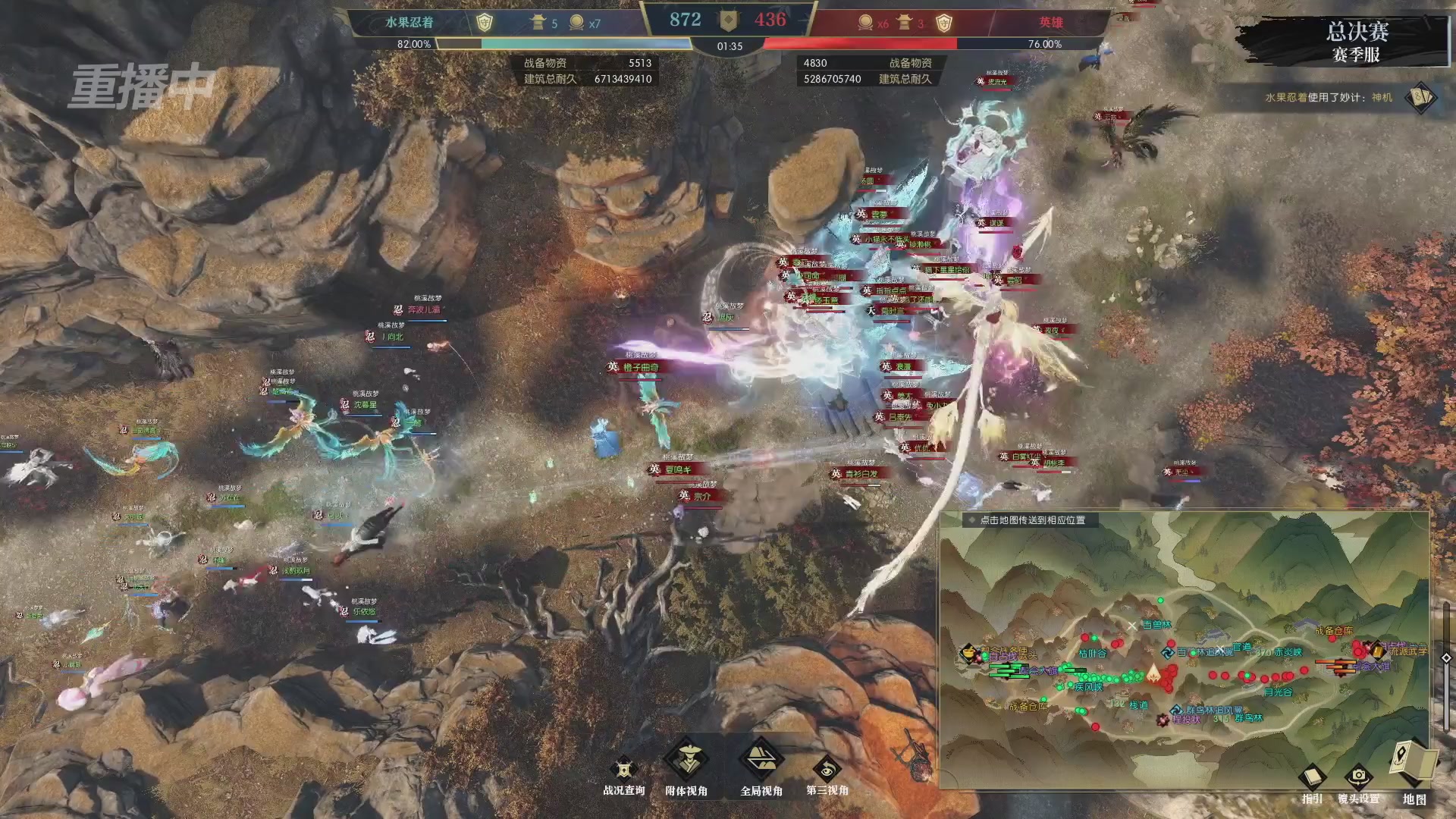The width and height of the screenshot is (1456, 819).
Task: Switch to 附体视角 possession view
Action: tap(686, 761)
